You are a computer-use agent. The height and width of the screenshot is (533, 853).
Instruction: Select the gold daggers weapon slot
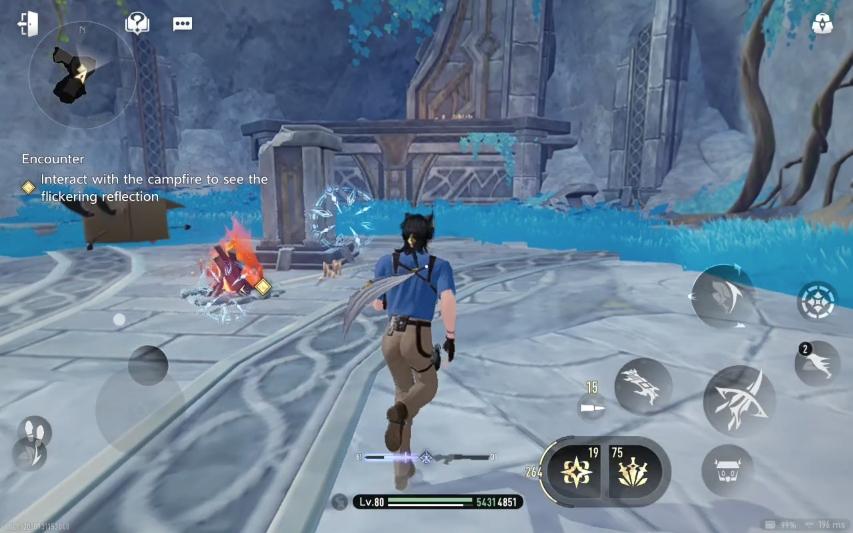coord(633,470)
